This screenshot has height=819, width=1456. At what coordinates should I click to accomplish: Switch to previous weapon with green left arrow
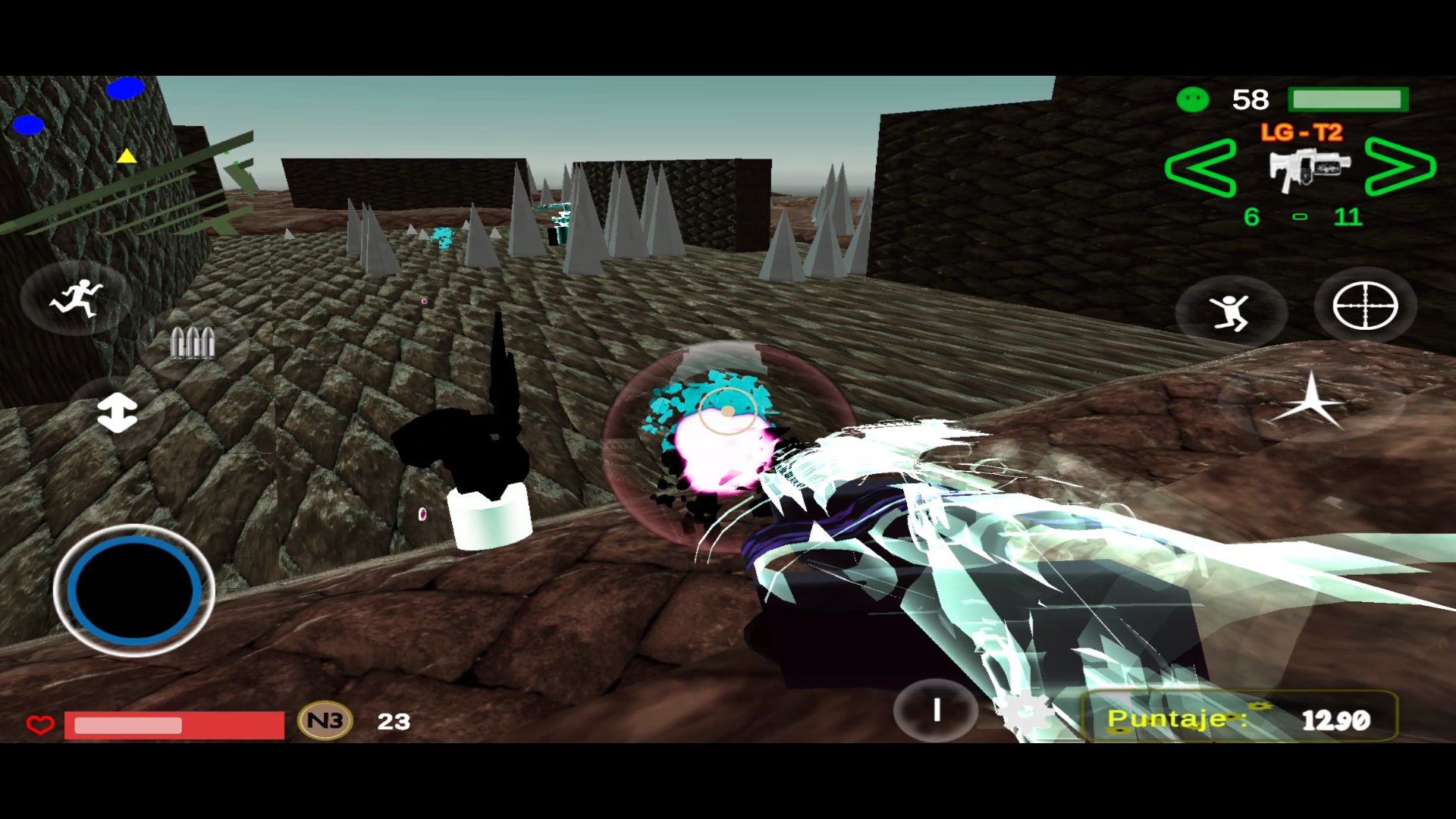1200,168
